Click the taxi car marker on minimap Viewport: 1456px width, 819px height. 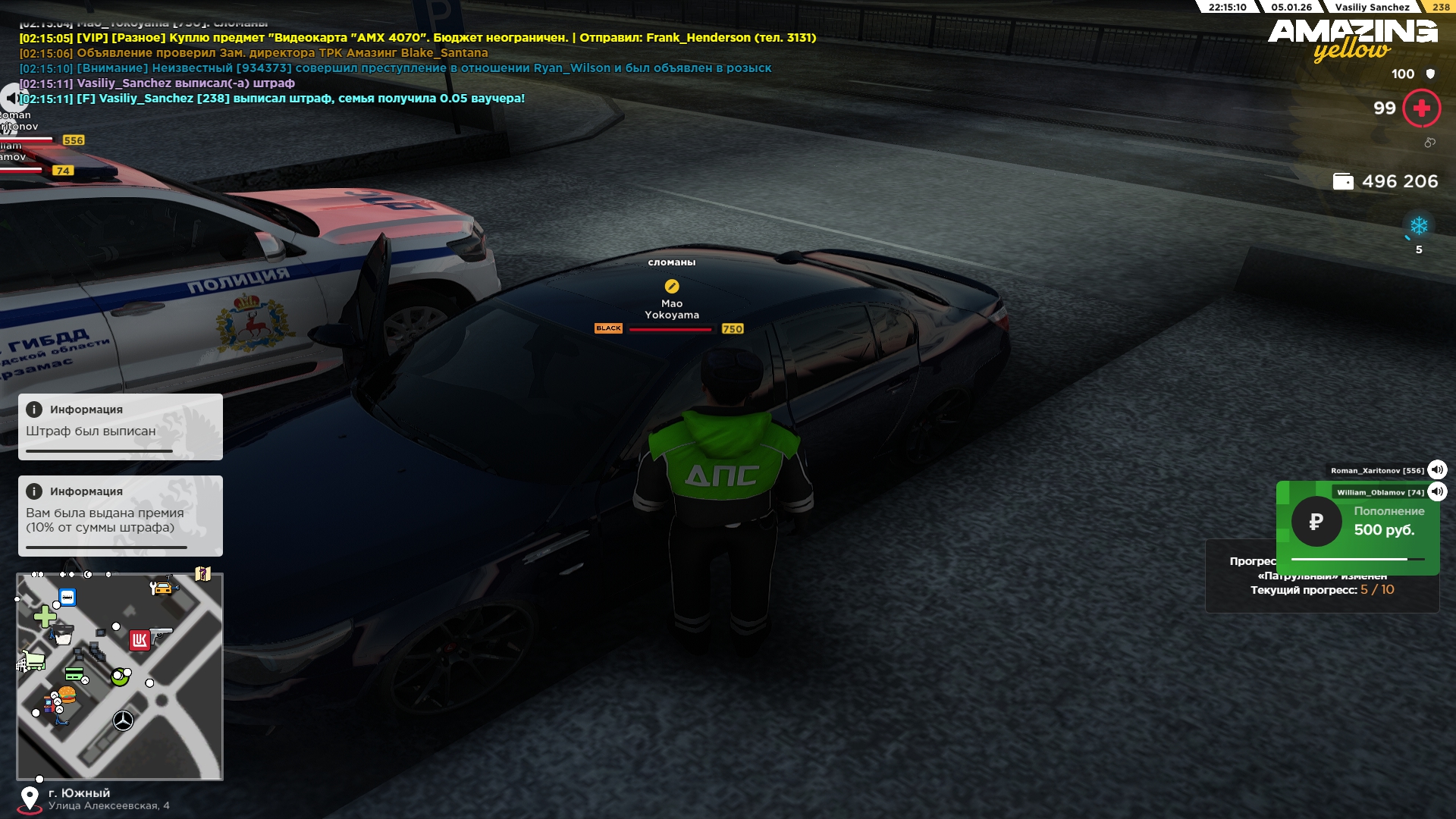click(162, 588)
